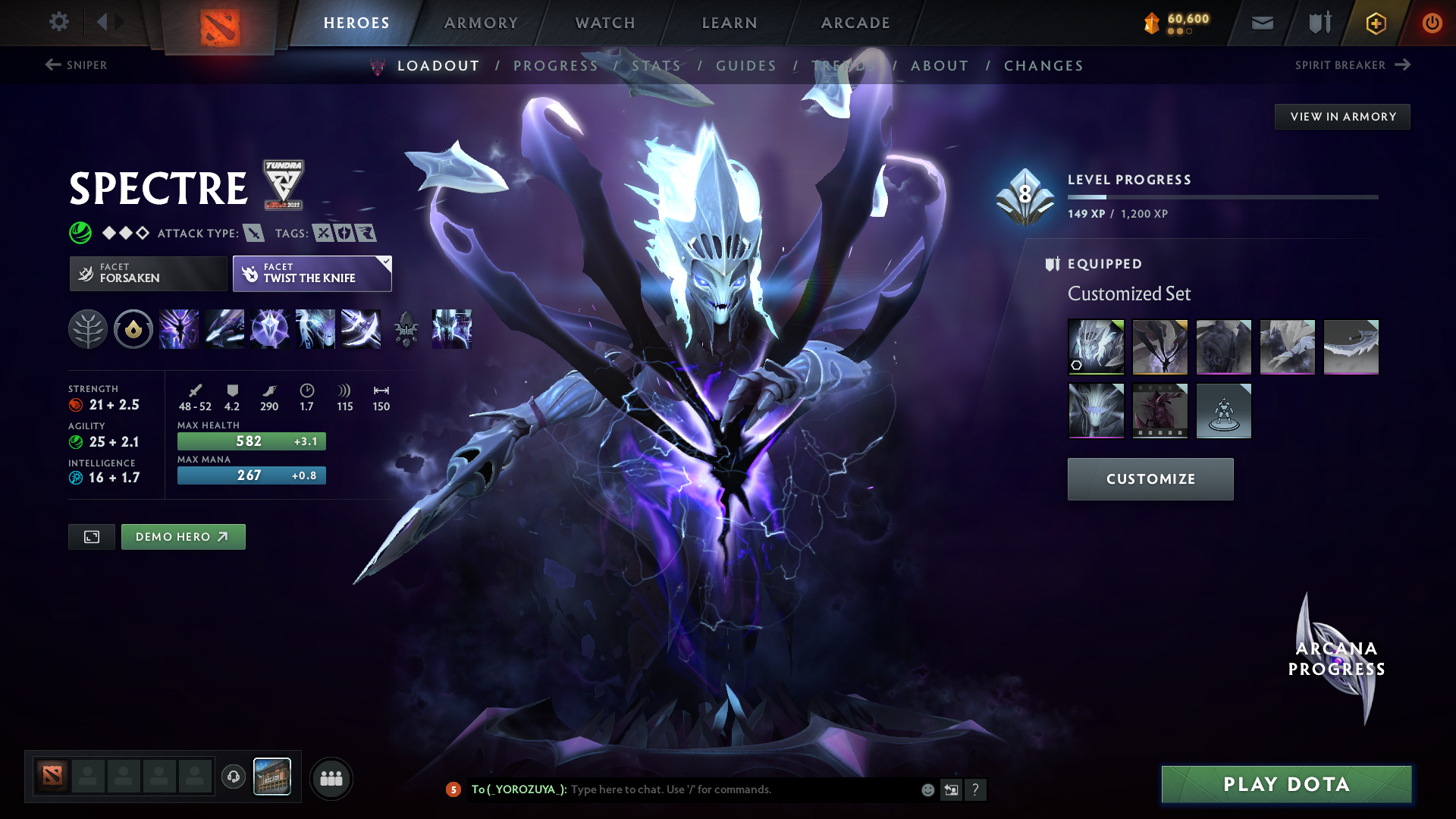Select the Dispersion ability icon

click(x=270, y=329)
